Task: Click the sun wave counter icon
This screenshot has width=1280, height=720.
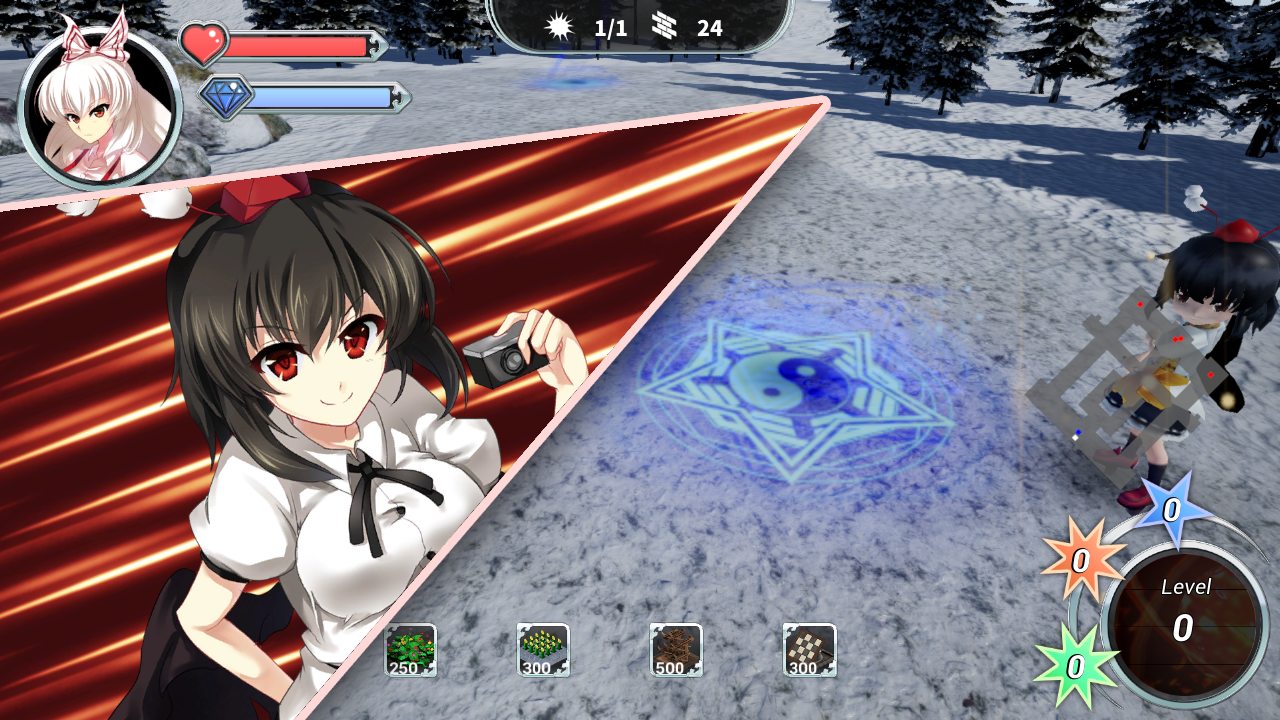Action: [x=559, y=27]
